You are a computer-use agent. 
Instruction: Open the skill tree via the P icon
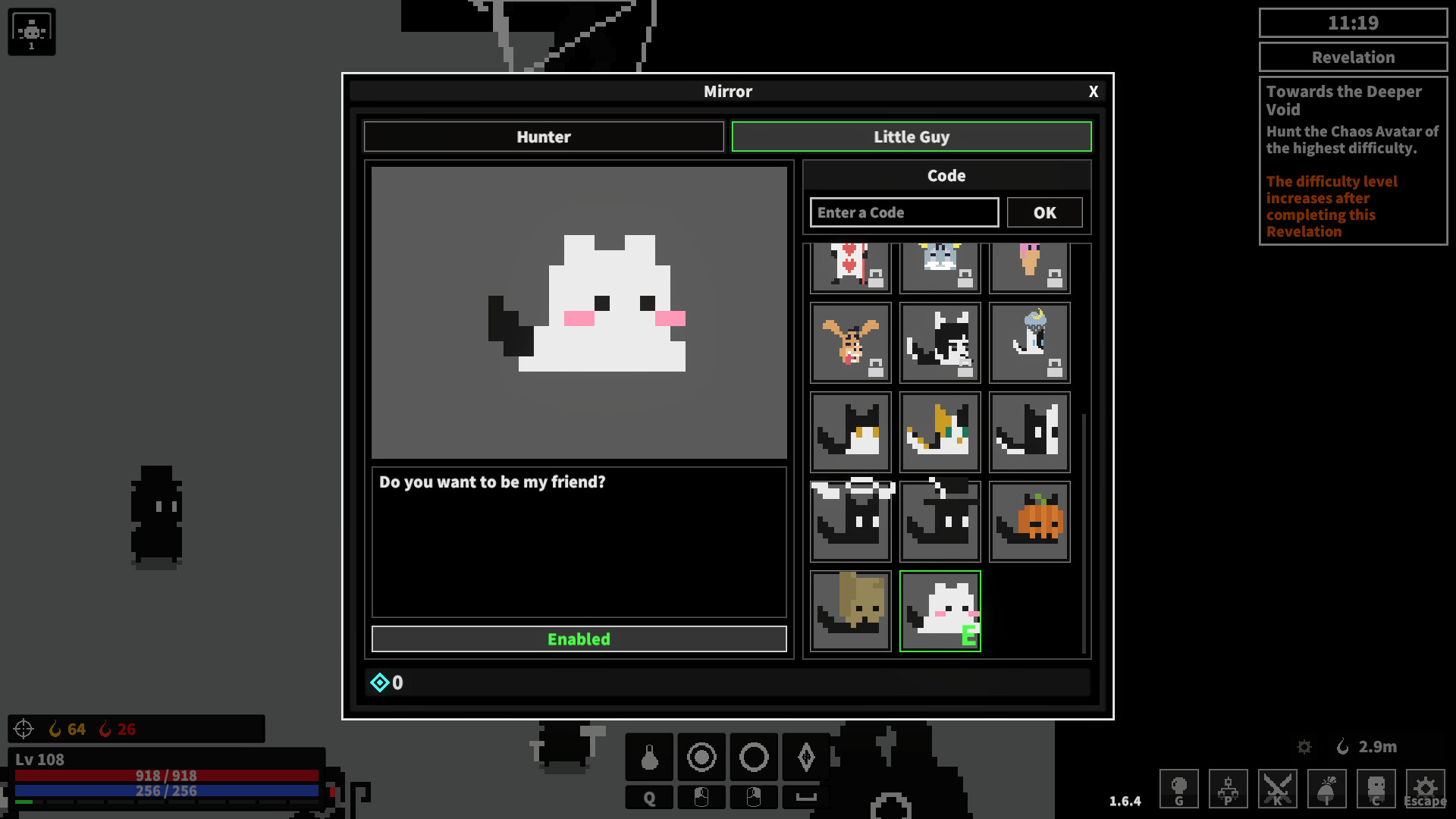click(x=1228, y=789)
